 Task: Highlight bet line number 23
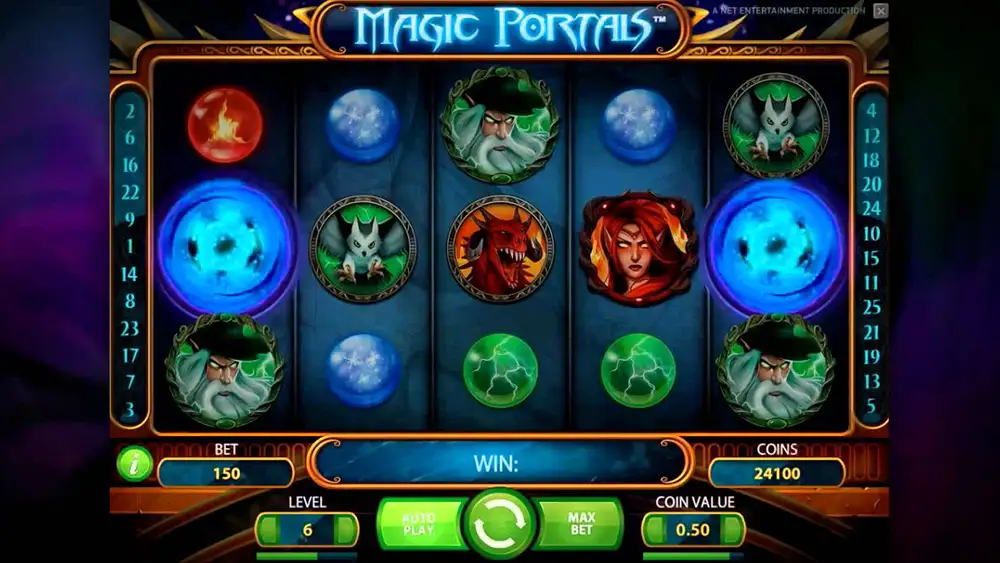(130, 328)
